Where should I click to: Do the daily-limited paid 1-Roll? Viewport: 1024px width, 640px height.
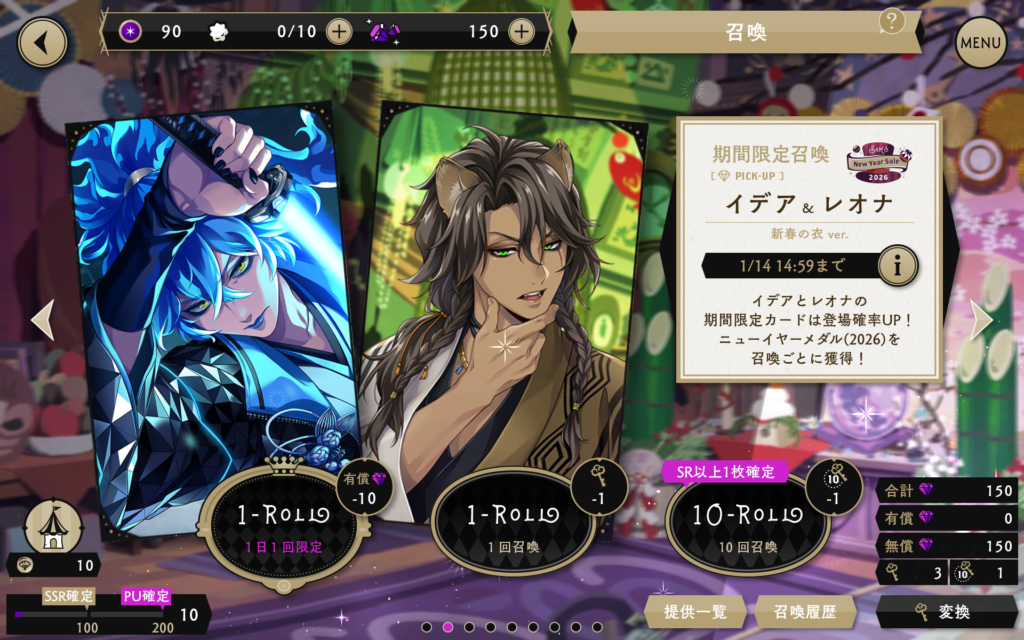(x=283, y=518)
